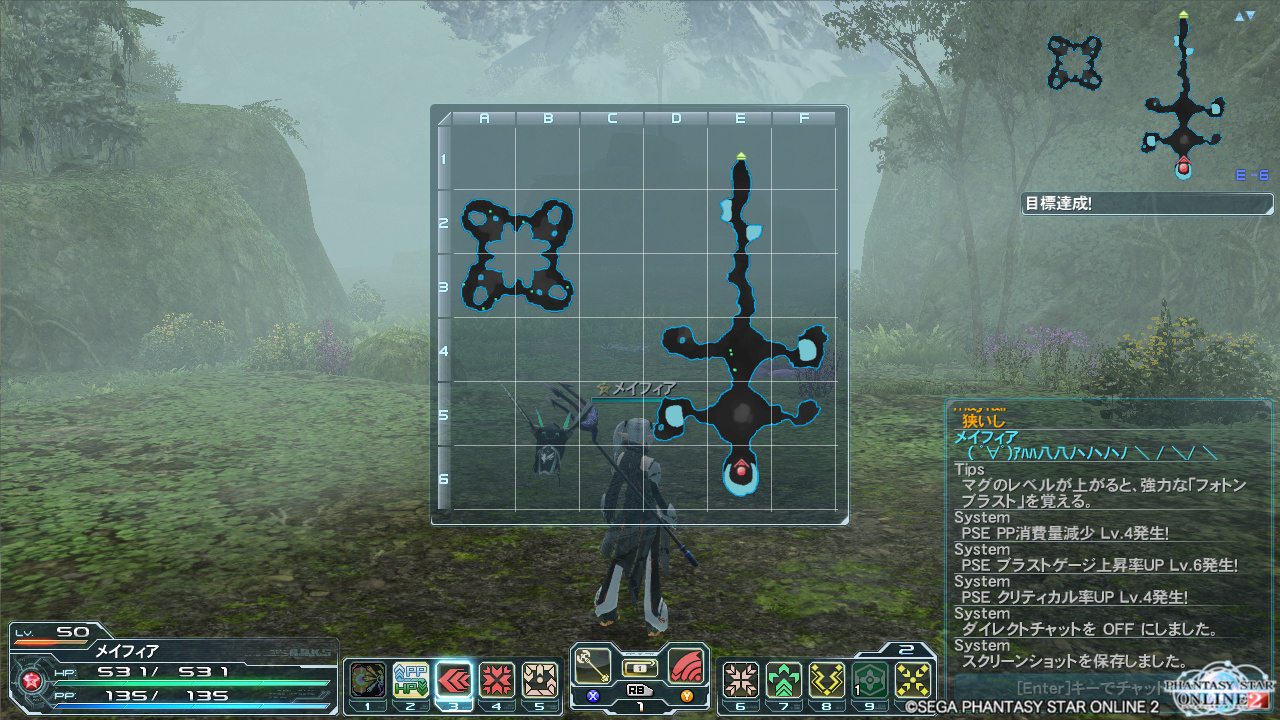Select the PP/HP recovery item in subpalette slot 2
The height and width of the screenshot is (720, 1280).
(x=410, y=680)
